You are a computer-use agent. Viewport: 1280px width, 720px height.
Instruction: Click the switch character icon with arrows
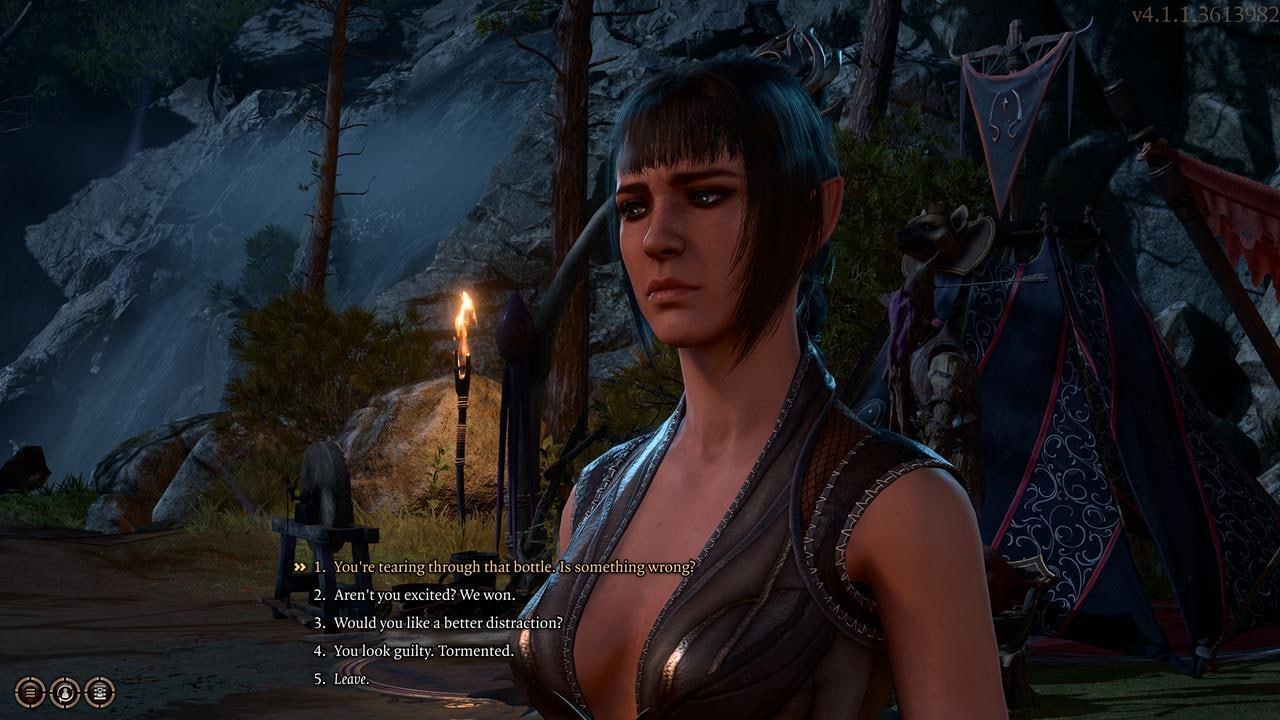[65, 691]
